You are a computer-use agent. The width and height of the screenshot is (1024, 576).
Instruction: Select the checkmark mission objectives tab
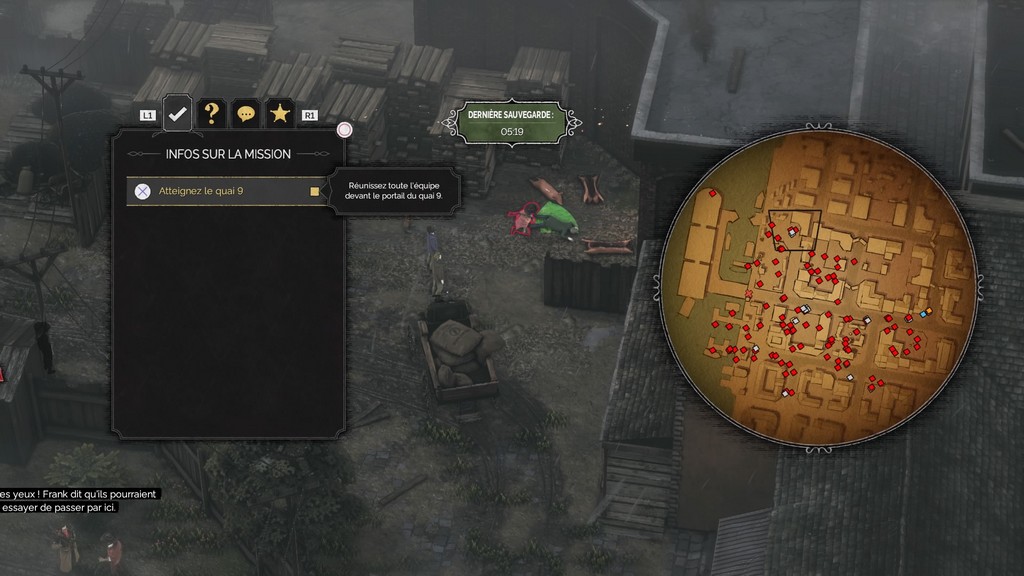coord(178,113)
